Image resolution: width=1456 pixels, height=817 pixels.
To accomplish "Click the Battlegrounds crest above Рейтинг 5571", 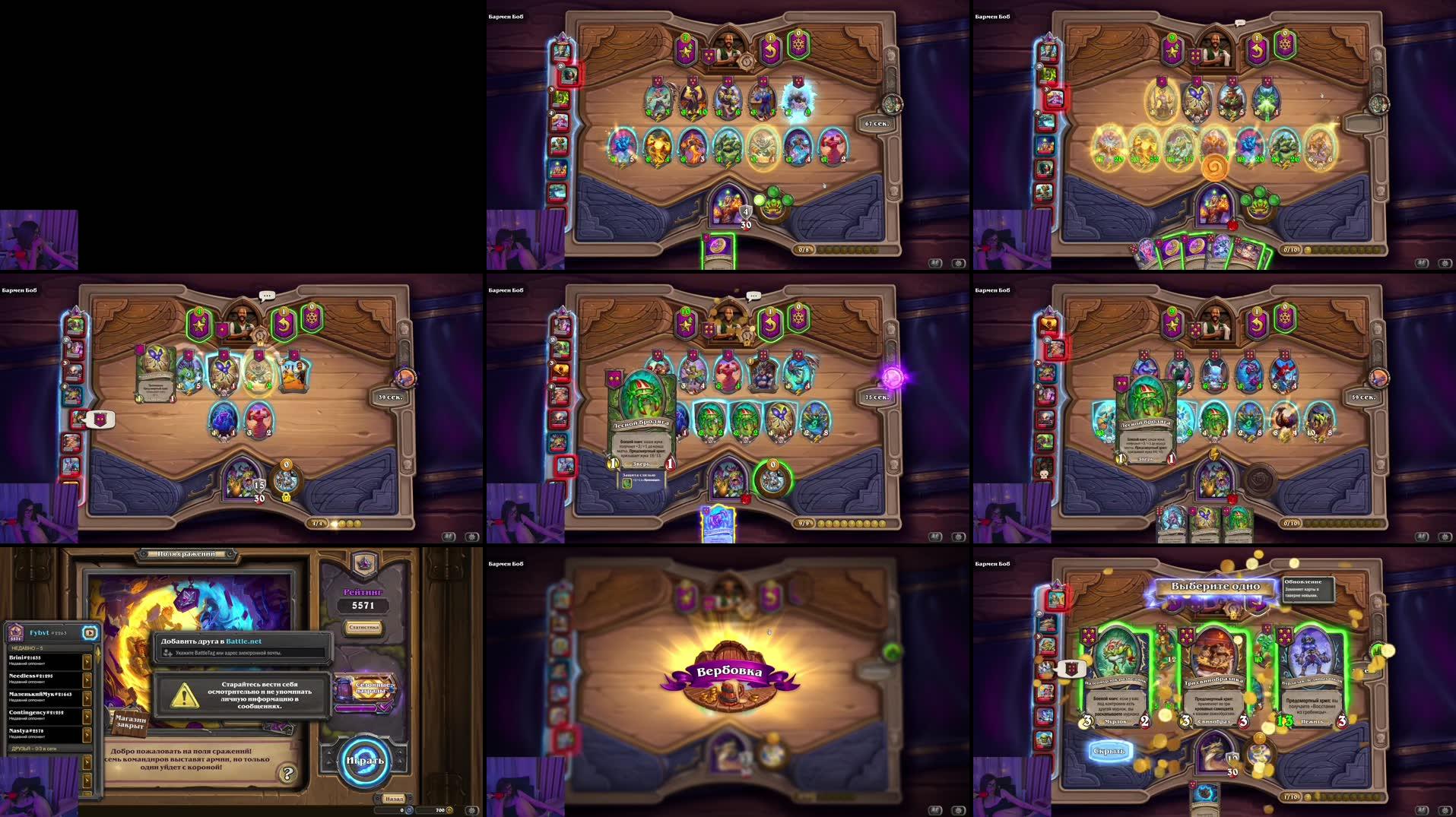I will click(x=365, y=563).
